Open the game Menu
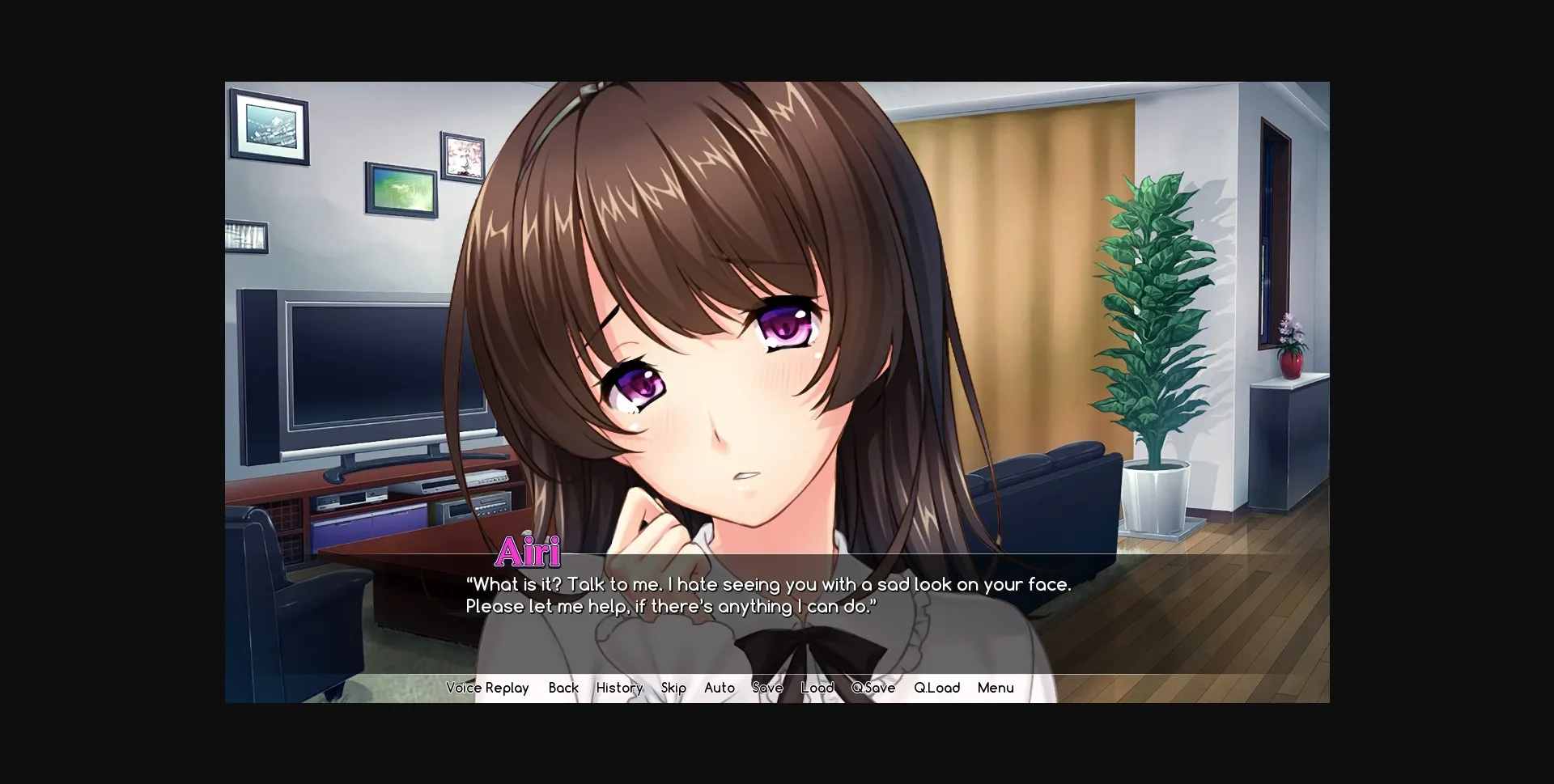The image size is (1554, 784). coord(995,688)
